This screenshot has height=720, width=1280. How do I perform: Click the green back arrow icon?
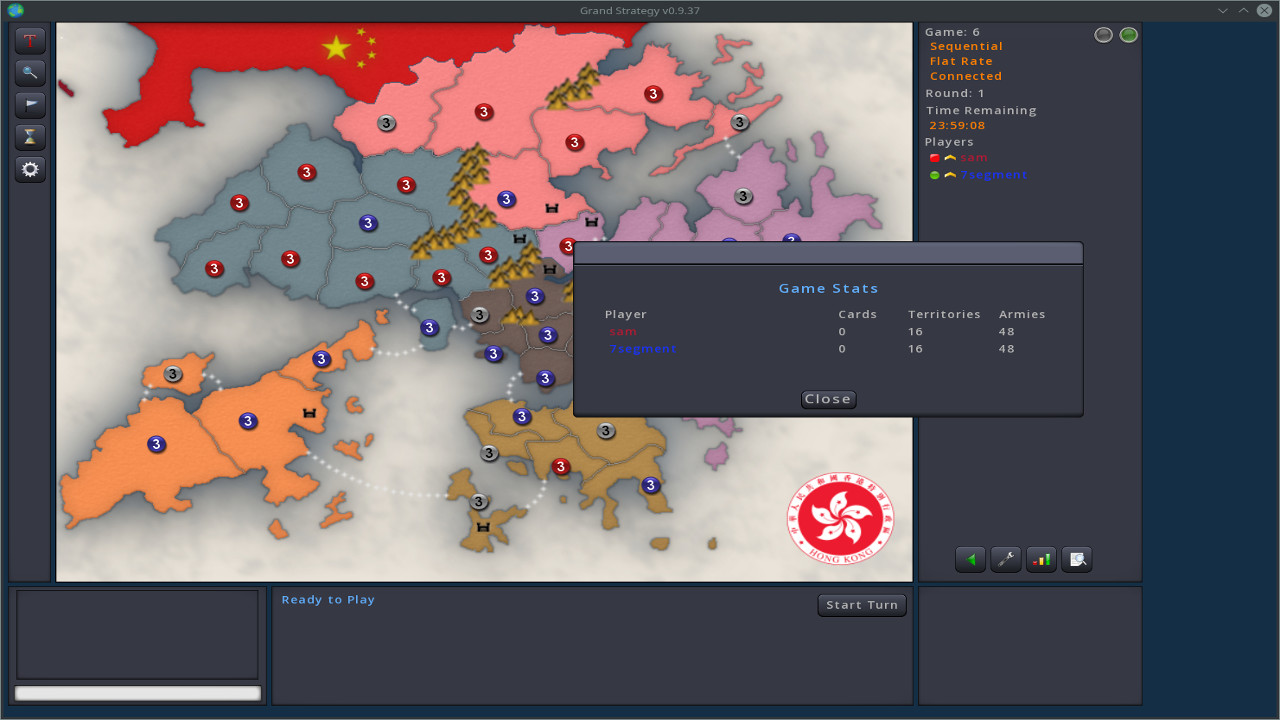969,559
